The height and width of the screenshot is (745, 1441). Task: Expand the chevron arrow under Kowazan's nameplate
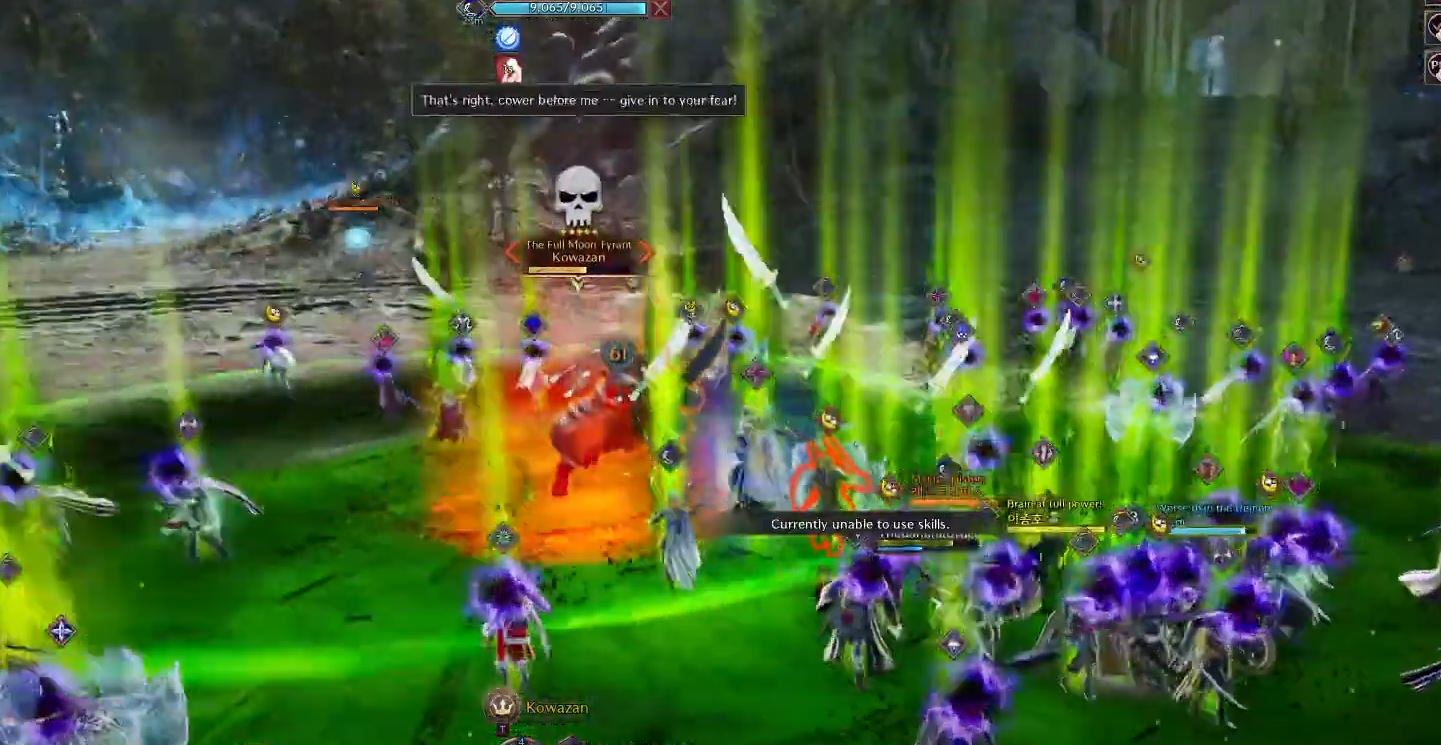[577, 283]
